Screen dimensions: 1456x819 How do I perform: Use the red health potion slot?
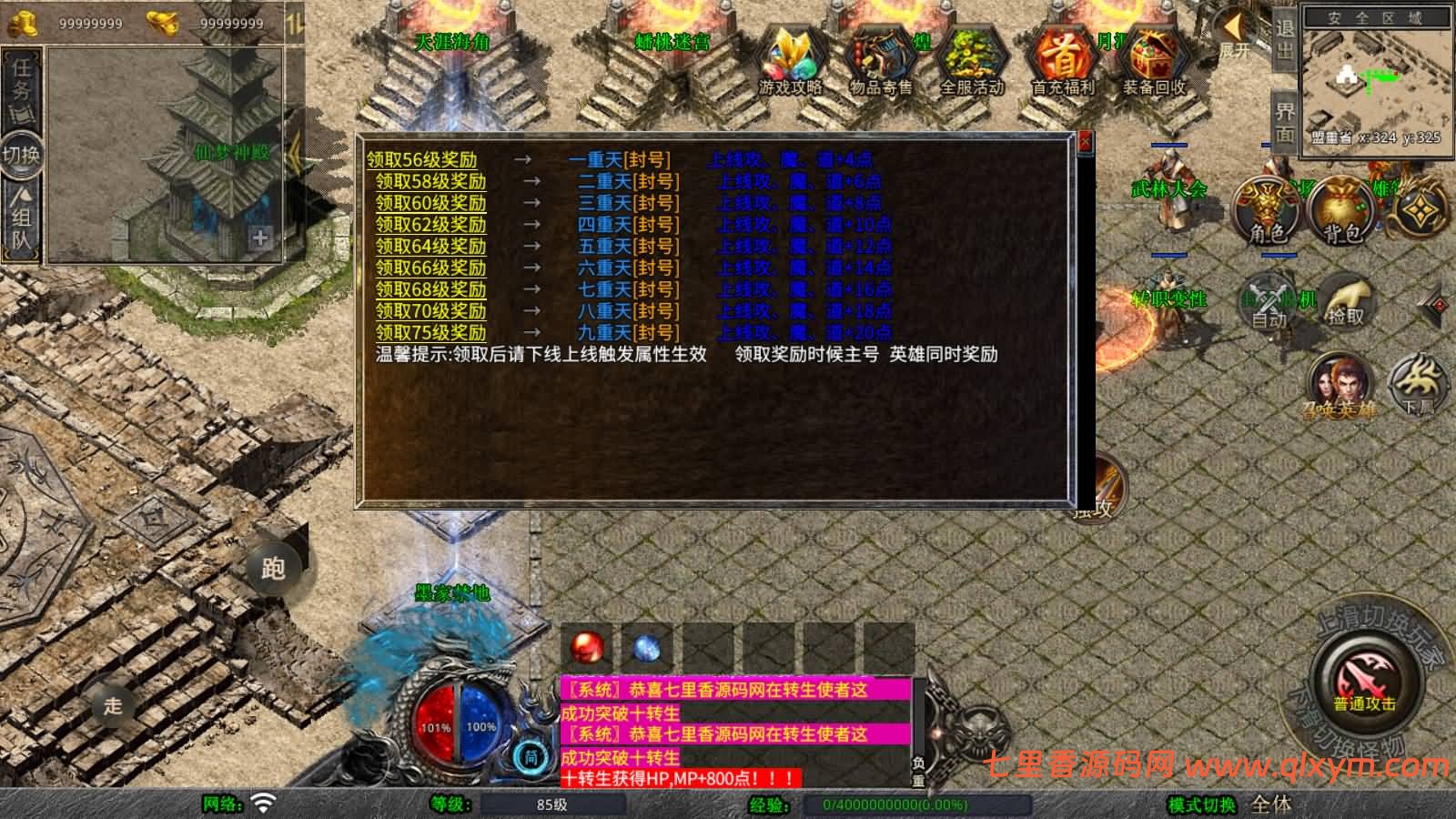point(587,648)
